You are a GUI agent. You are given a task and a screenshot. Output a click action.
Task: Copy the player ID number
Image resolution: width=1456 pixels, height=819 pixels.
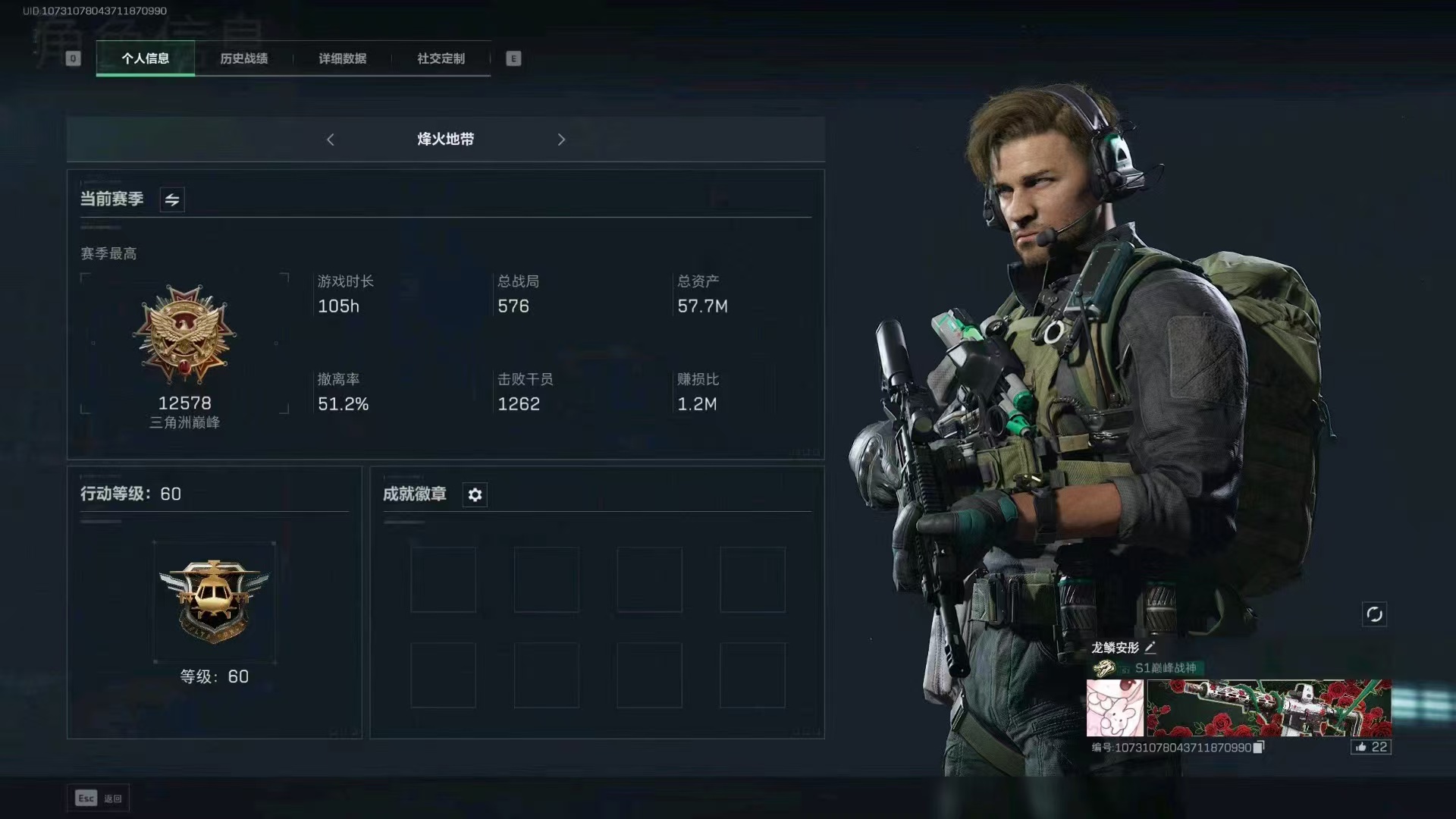[x=1259, y=748]
